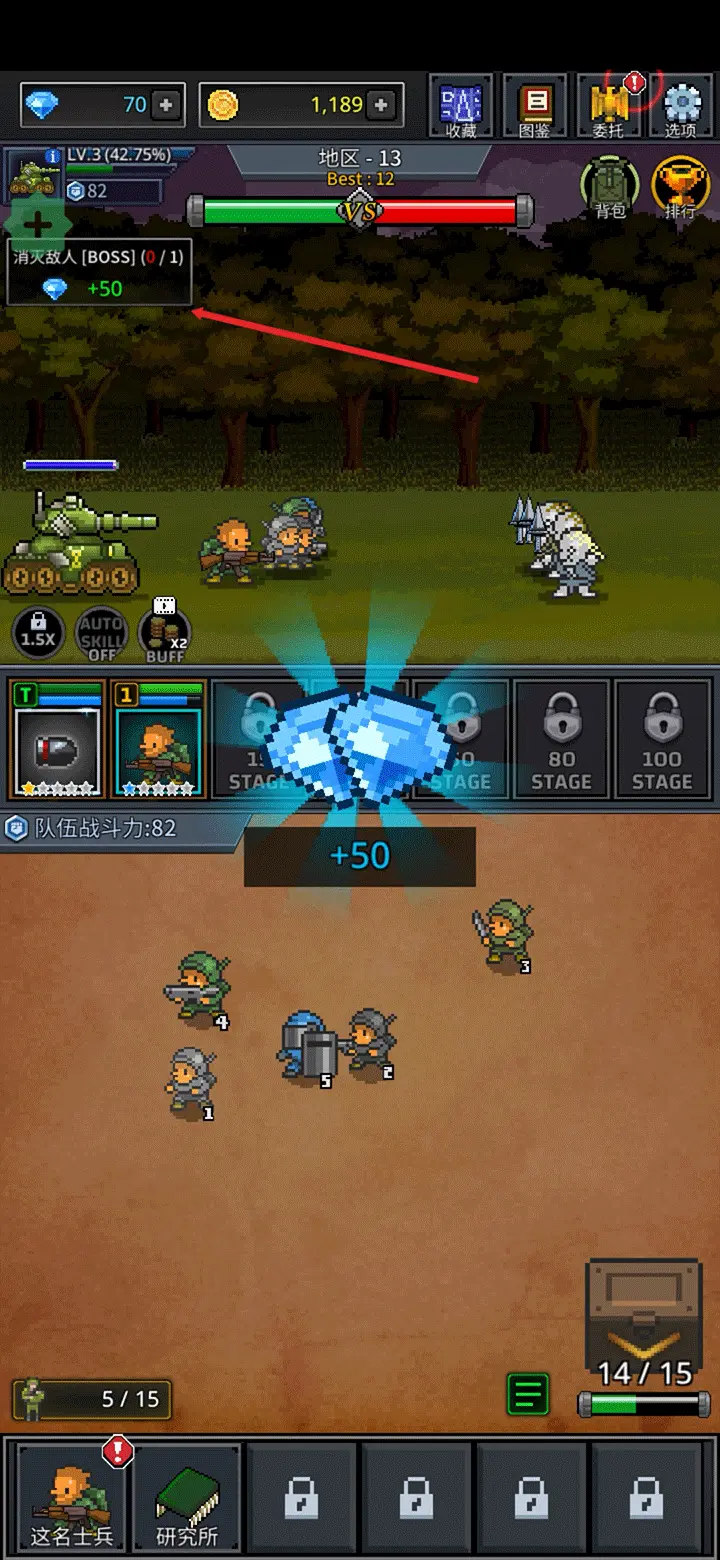The height and width of the screenshot is (1560, 720).
Task: Open the 收藏 collection menu
Action: click(x=461, y=105)
